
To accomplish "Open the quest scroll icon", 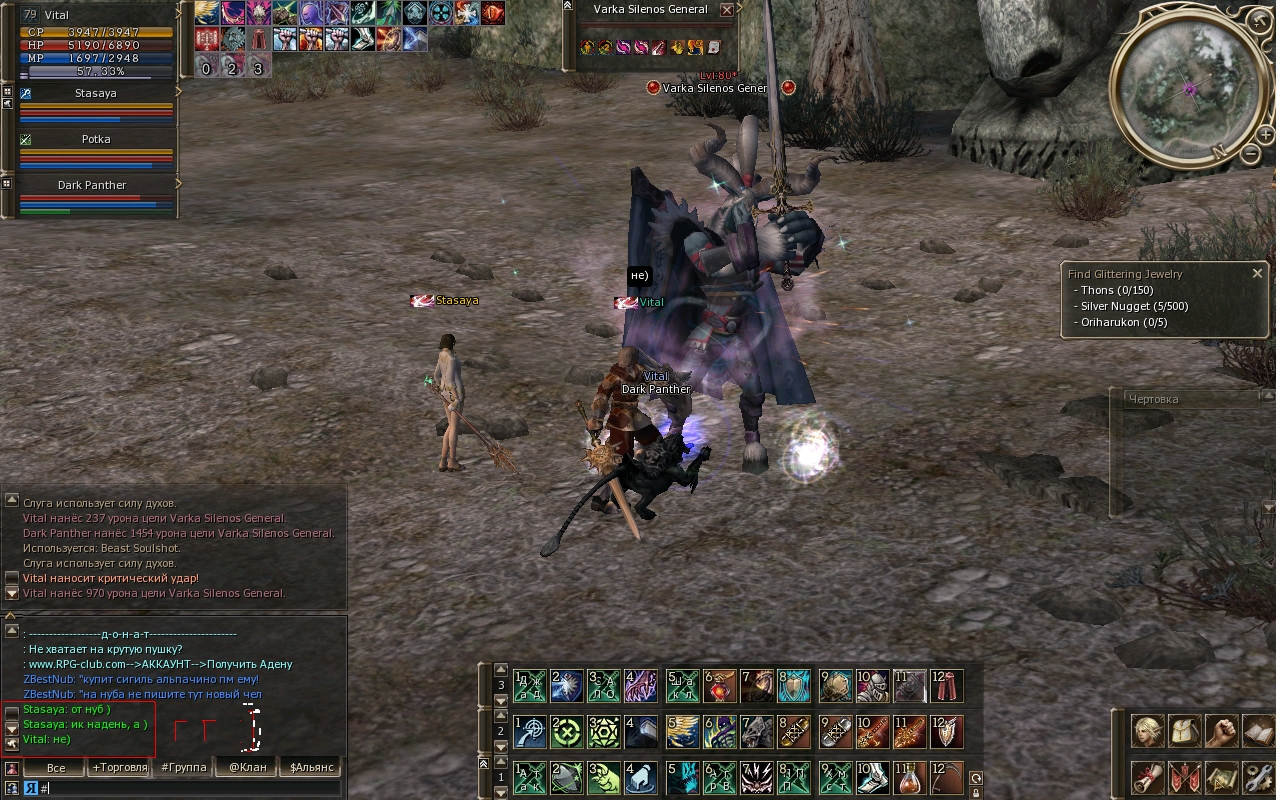I will click(x=1148, y=777).
